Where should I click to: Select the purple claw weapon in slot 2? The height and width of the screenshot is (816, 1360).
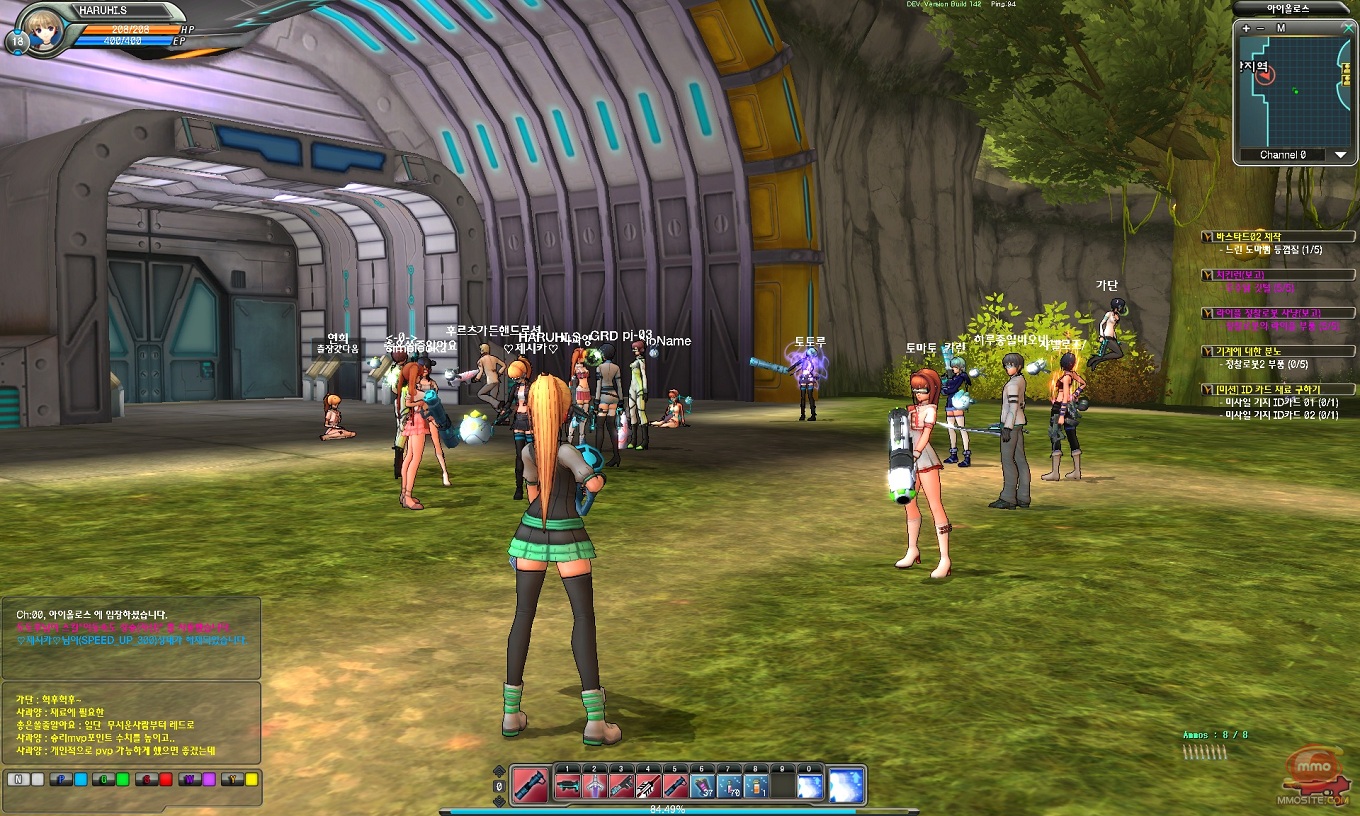pyautogui.click(x=594, y=786)
